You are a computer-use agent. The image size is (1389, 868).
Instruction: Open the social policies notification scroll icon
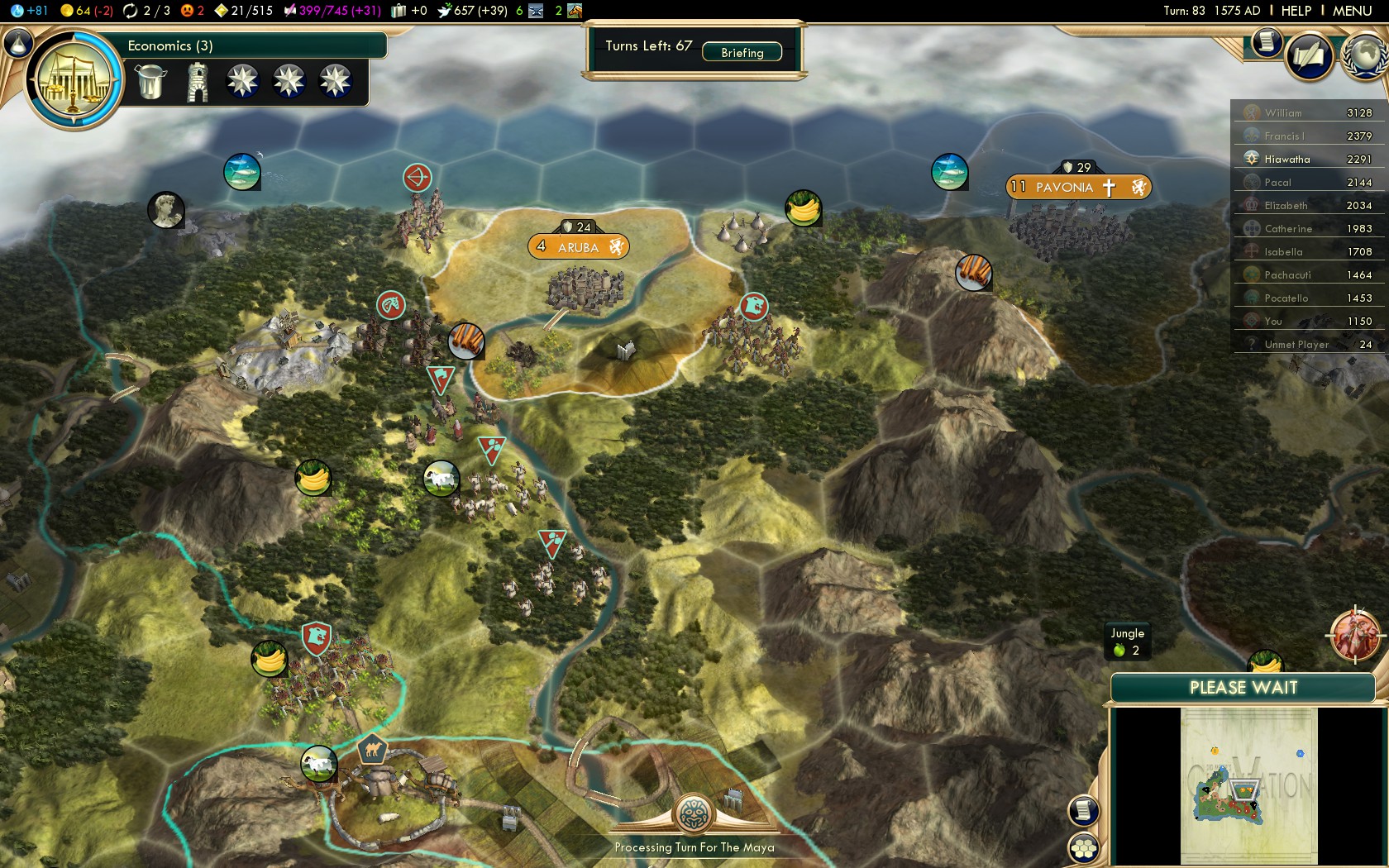tap(1266, 43)
